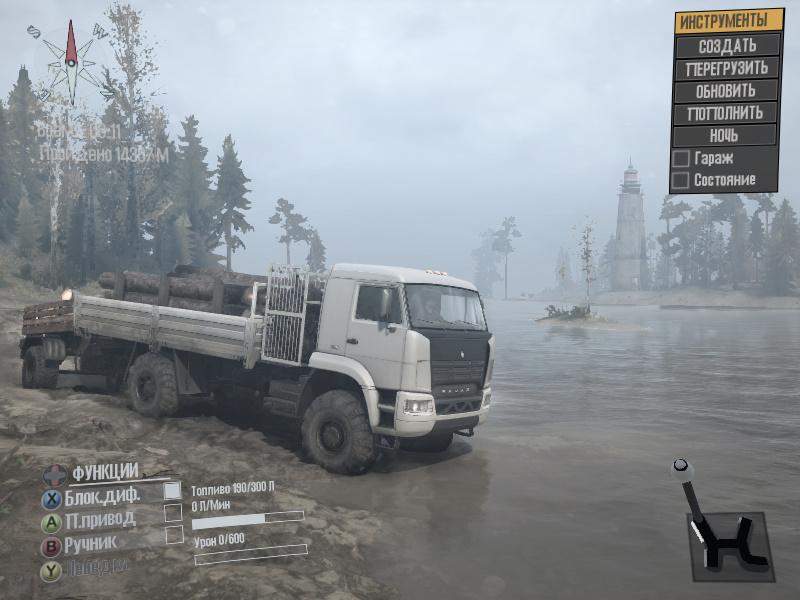Click the gearbox shifter knob
The image size is (800, 600).
point(682,467)
